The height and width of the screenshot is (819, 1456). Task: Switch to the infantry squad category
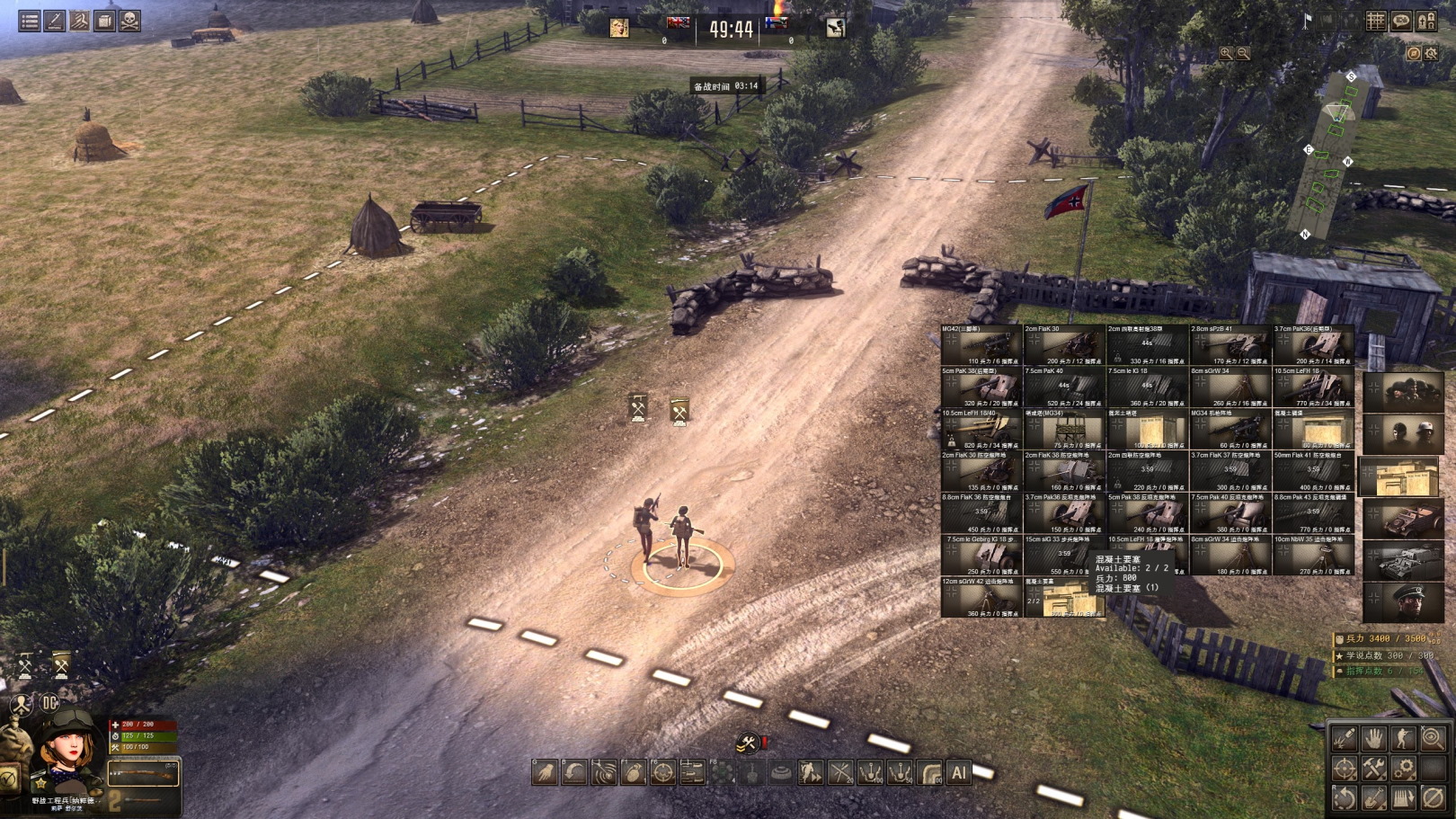[1403, 392]
